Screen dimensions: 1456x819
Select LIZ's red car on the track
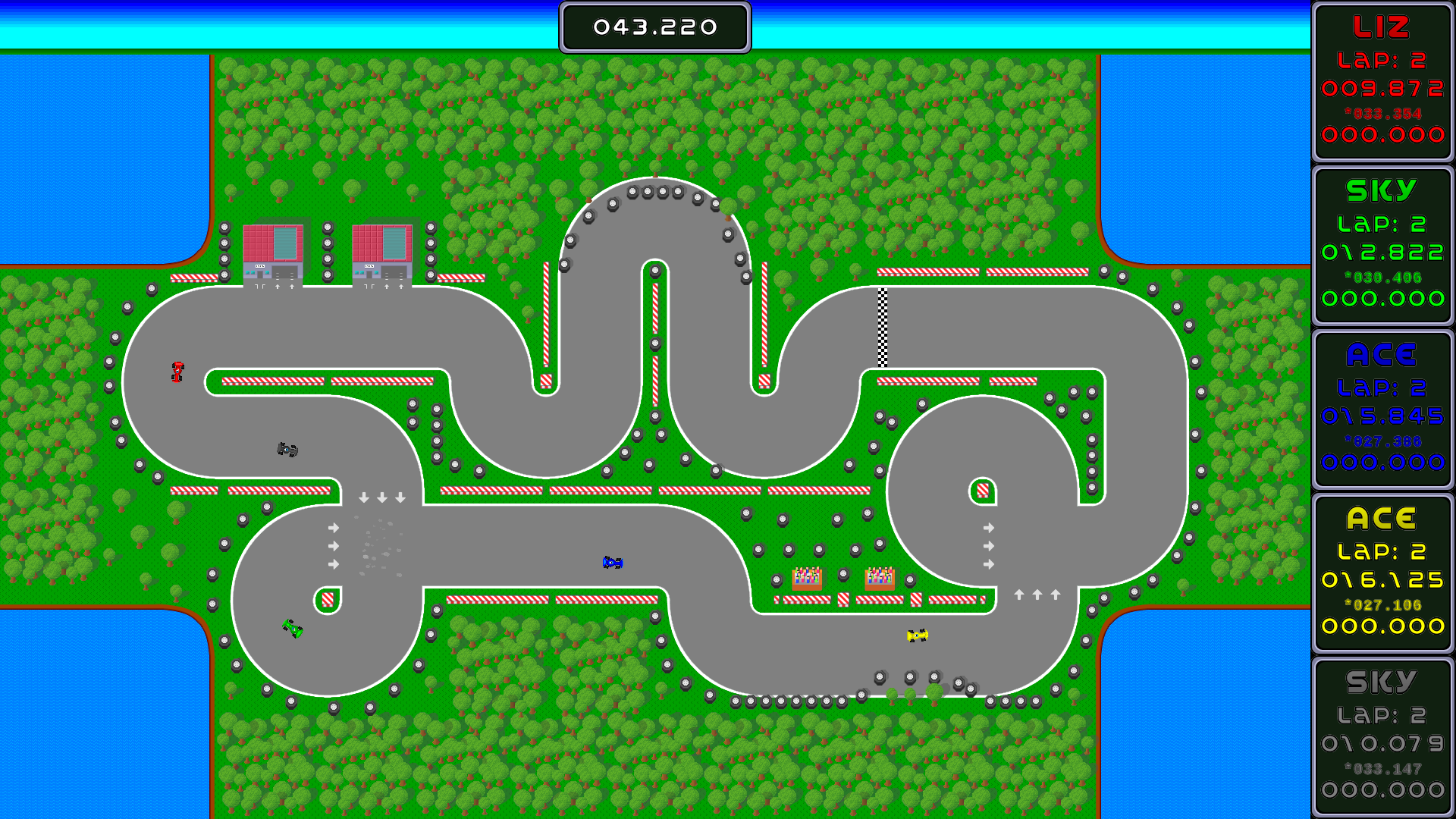click(177, 372)
